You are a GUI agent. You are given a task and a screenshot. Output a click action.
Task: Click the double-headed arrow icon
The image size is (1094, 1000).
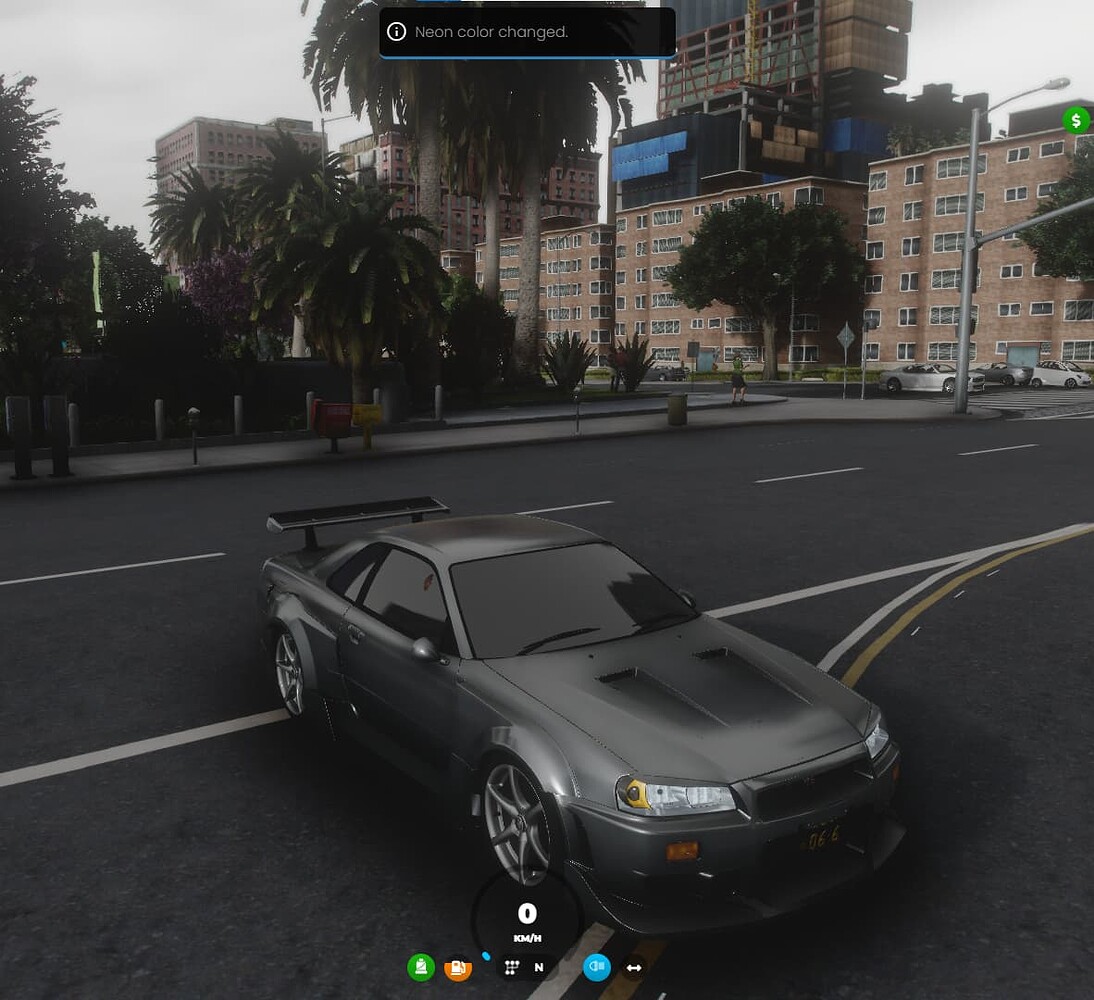(633, 967)
